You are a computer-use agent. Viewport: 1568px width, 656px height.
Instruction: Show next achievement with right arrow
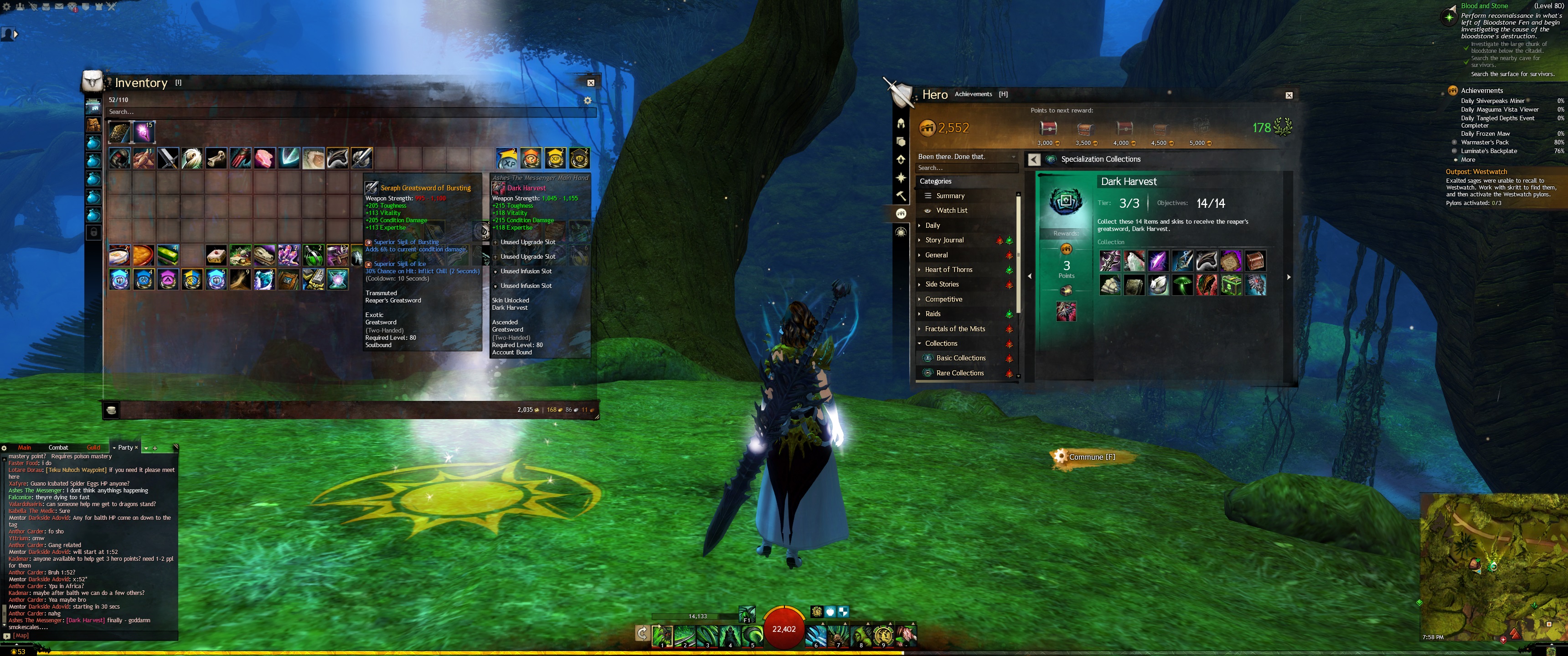click(1289, 277)
